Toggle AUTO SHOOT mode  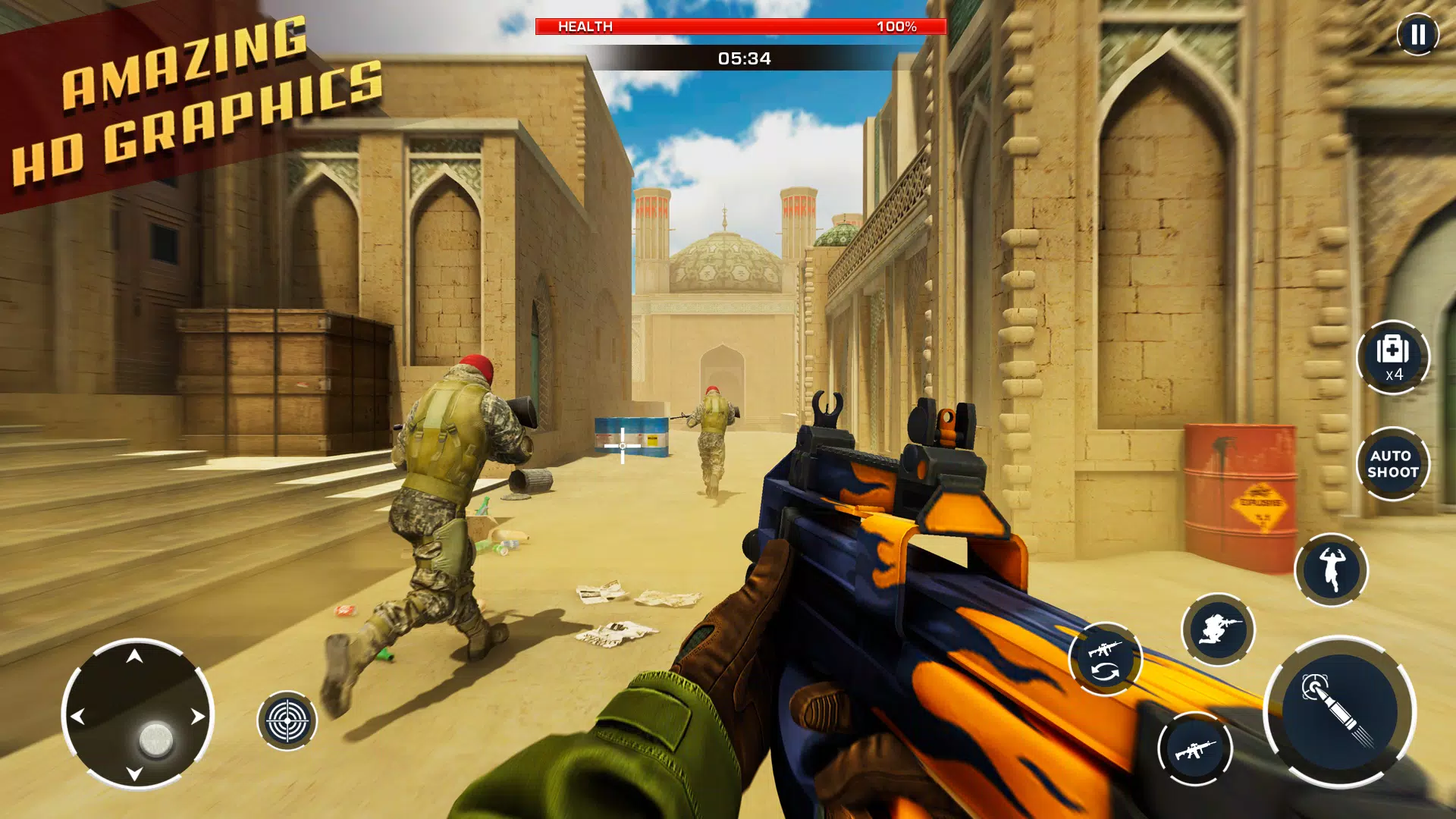(1394, 463)
